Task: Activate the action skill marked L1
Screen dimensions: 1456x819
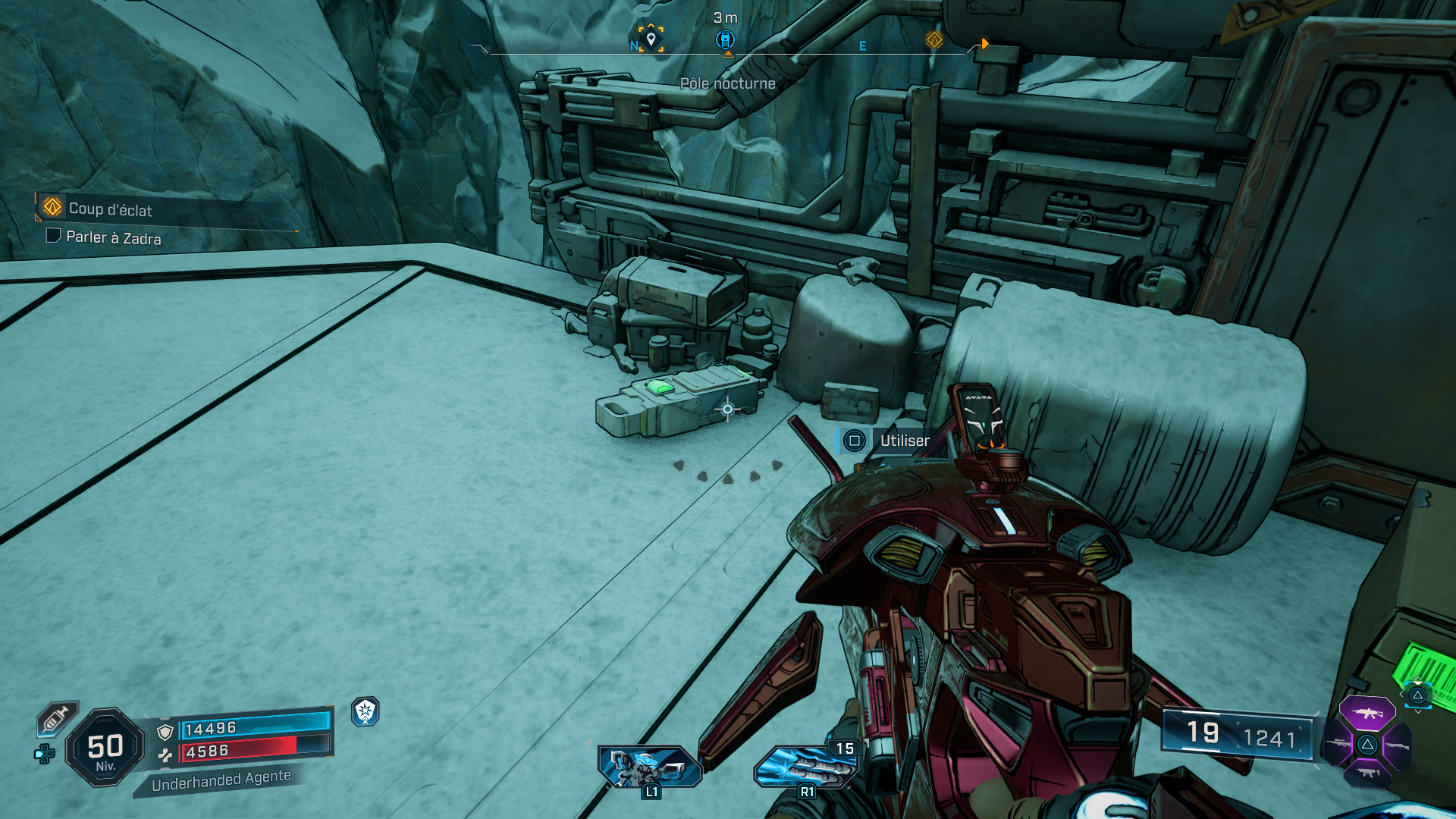Action: pyautogui.click(x=649, y=766)
